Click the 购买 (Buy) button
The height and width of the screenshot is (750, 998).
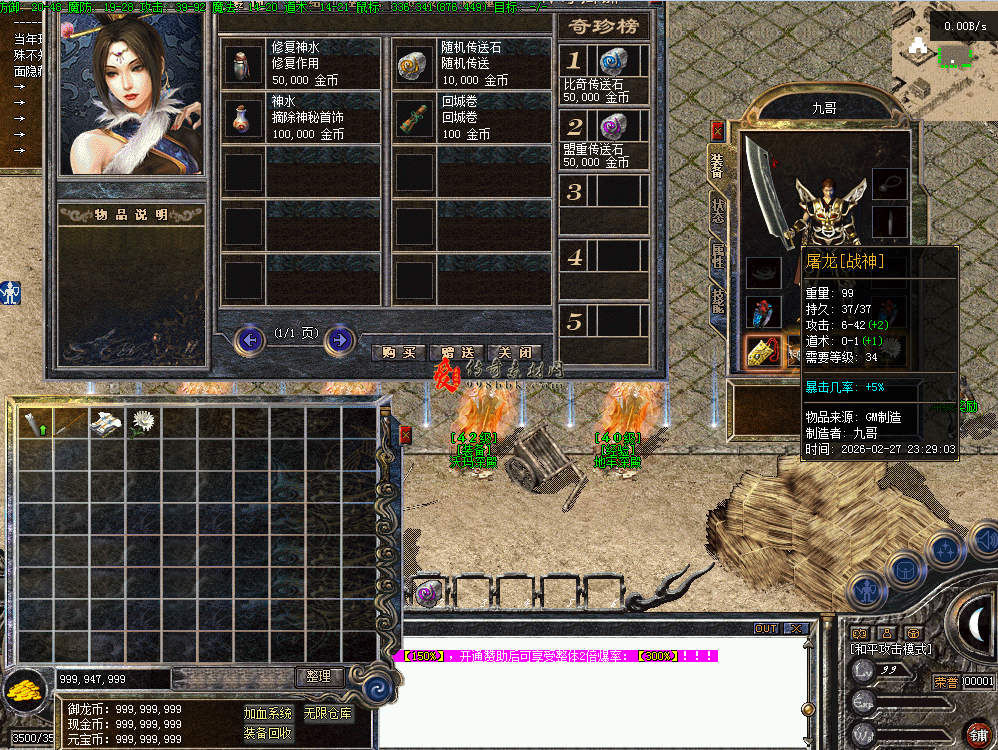click(398, 353)
